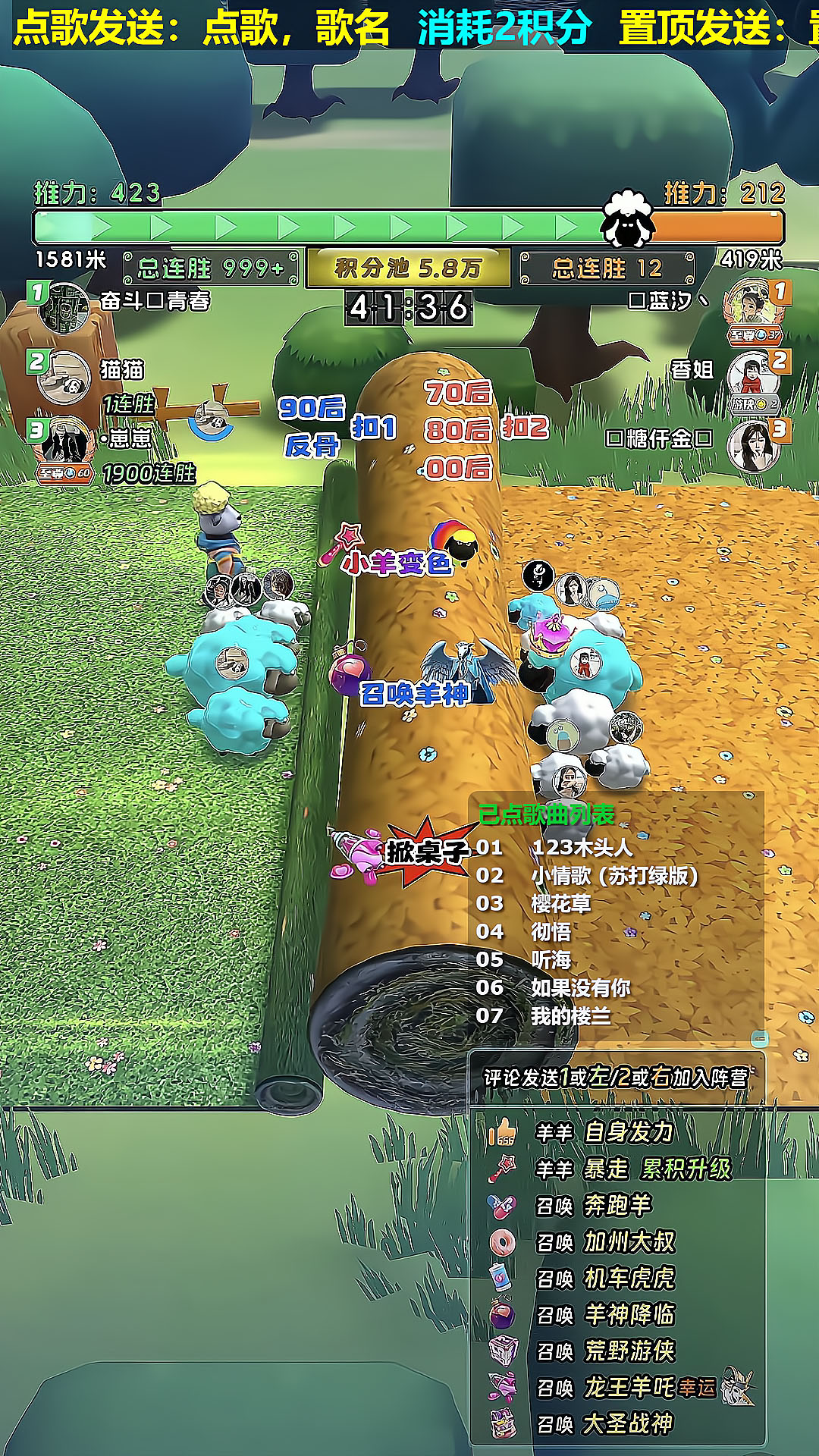Activate the magic wand 暴走 gift
This screenshot has width=819, height=1456.
[502, 1169]
